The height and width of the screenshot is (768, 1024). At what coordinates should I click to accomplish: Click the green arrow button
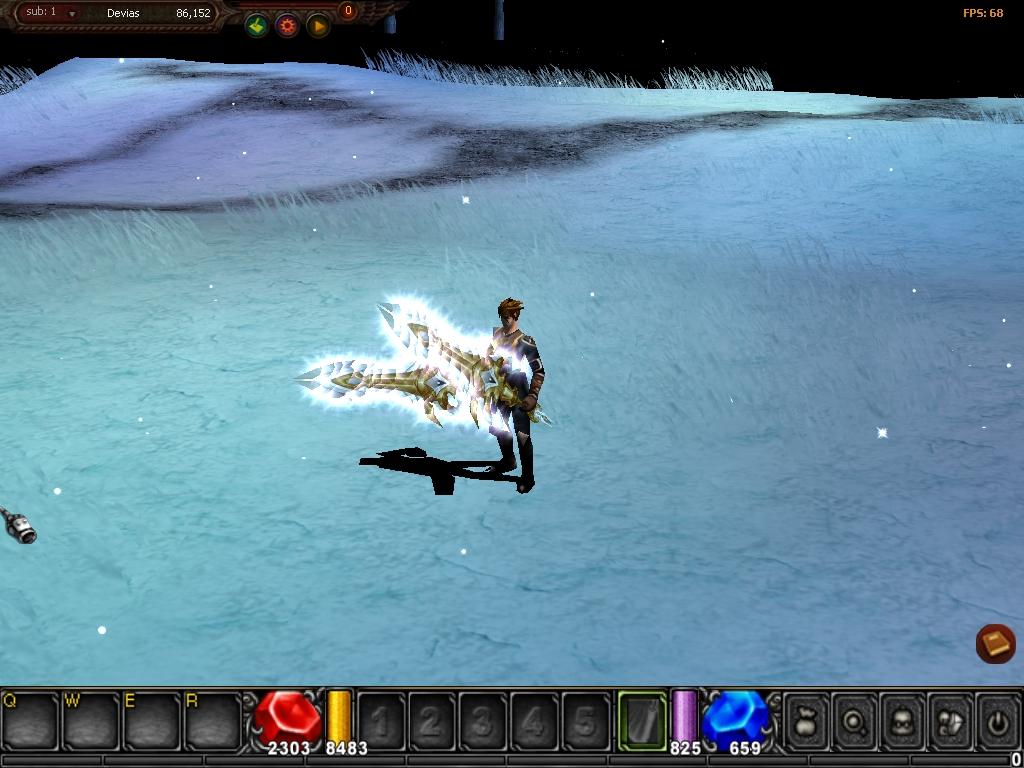point(257,26)
